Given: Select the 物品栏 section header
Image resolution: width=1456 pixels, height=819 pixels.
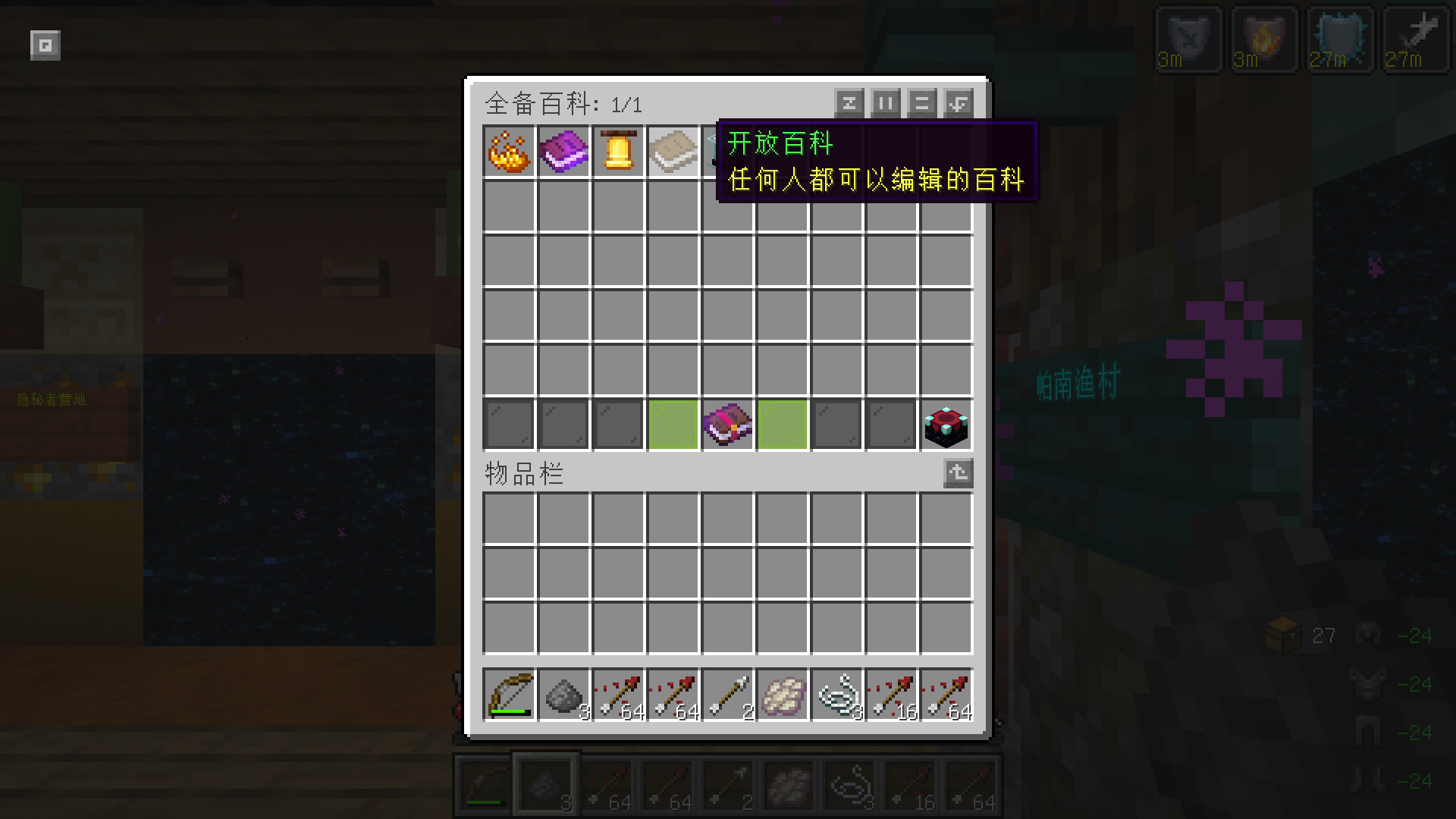Looking at the screenshot, I should 523,473.
